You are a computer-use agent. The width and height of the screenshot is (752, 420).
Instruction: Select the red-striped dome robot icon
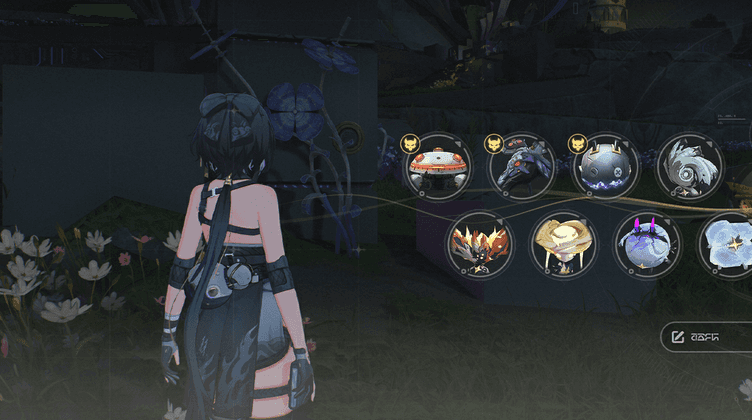[x=438, y=167]
